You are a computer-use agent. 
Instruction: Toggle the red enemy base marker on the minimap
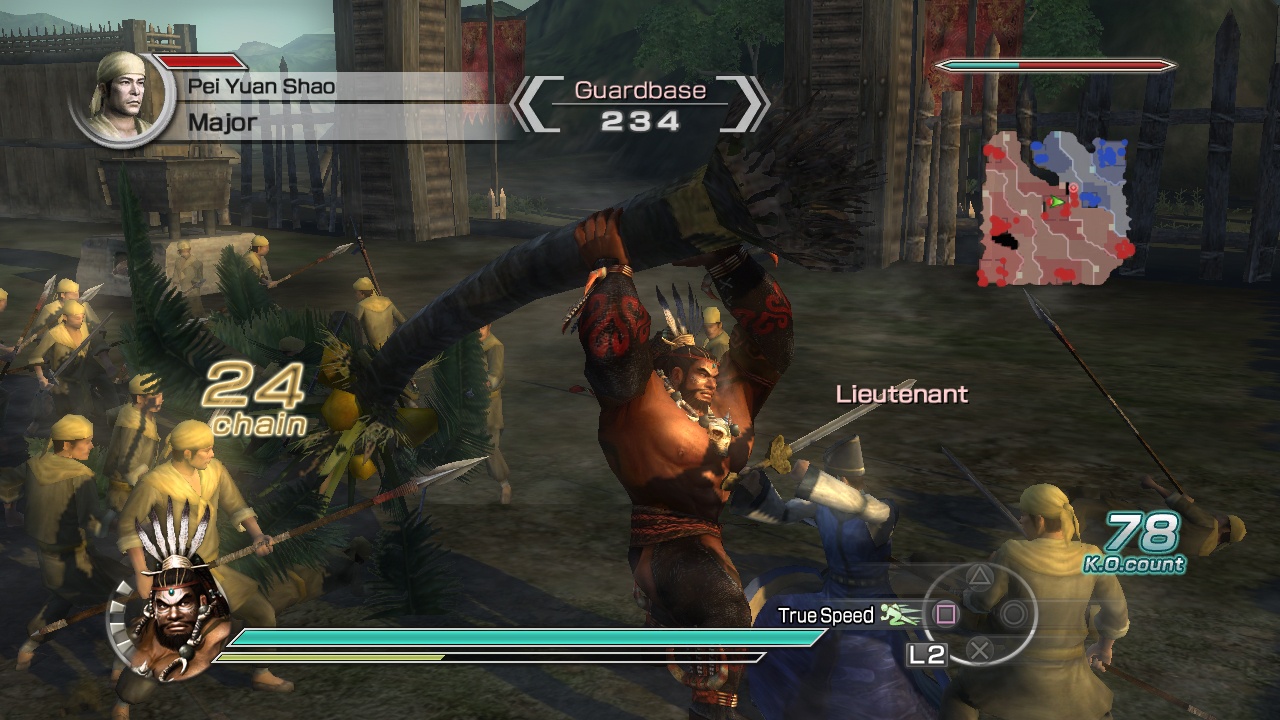click(x=1073, y=188)
